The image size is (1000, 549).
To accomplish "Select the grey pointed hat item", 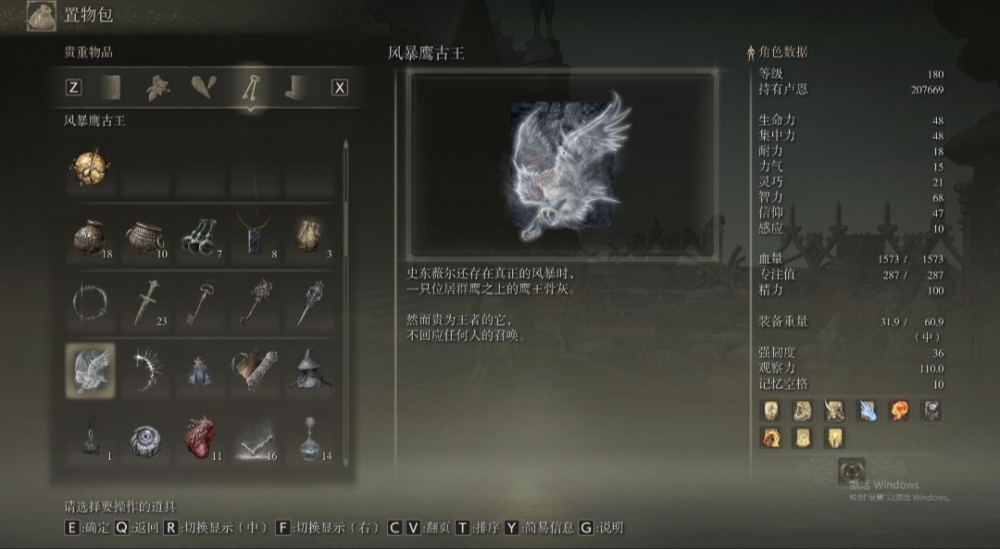I will (307, 368).
